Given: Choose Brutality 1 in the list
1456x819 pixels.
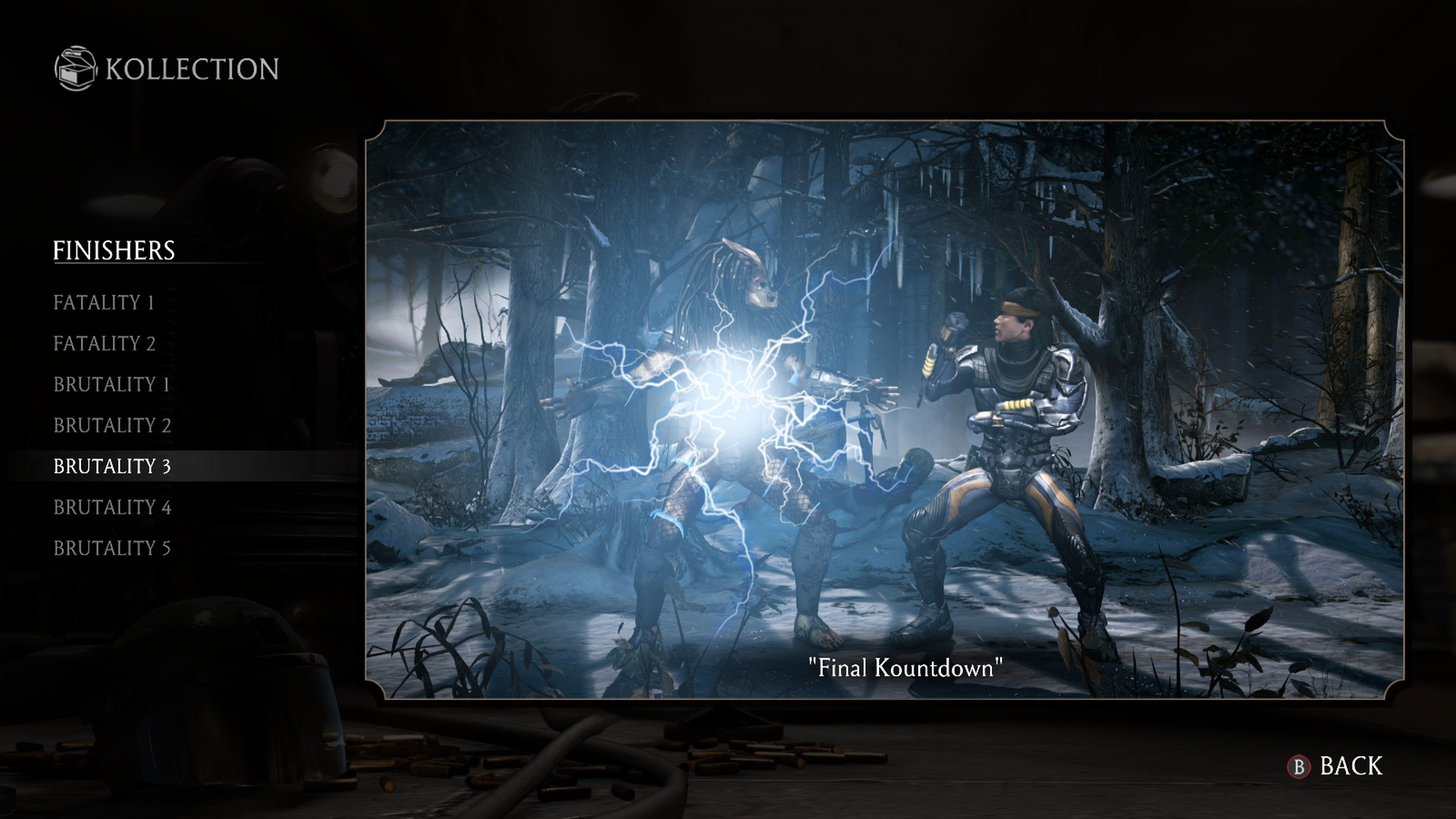Looking at the screenshot, I should coord(114,384).
